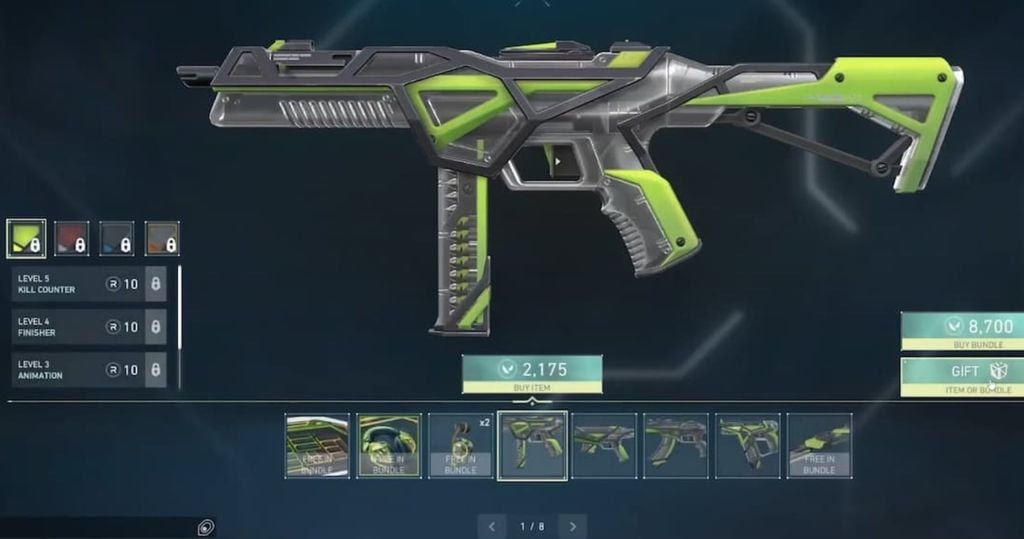Buy the item for 2,175
This screenshot has width=1024, height=539.
click(x=531, y=374)
